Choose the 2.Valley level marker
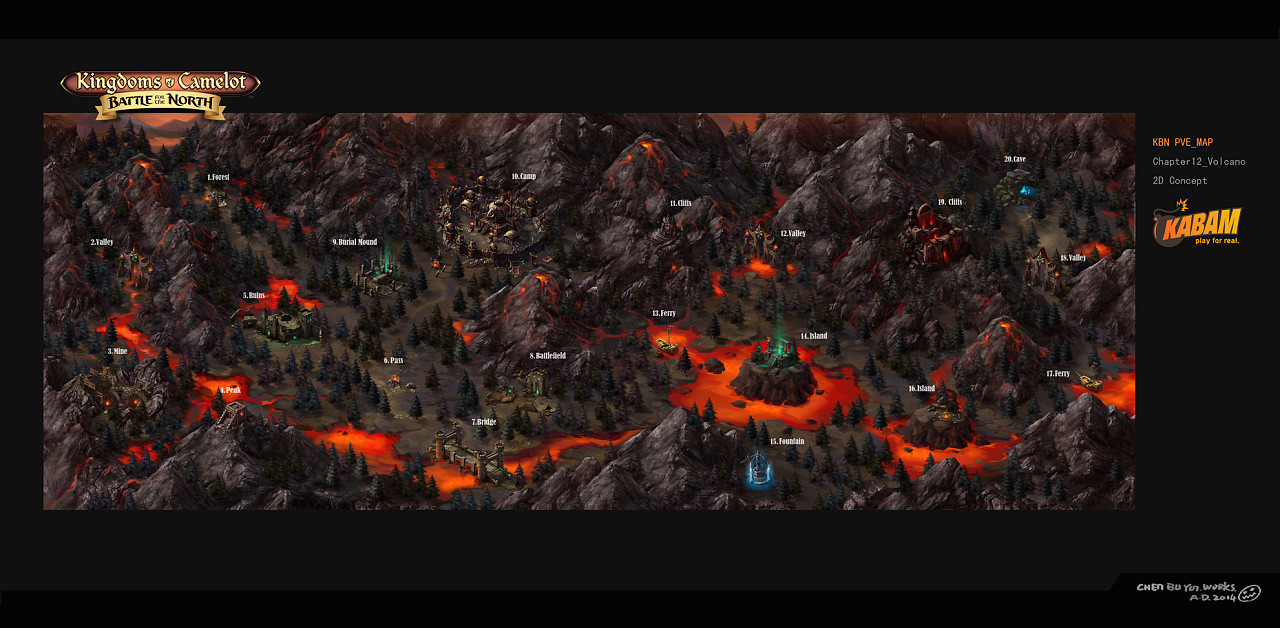The width and height of the screenshot is (1280, 628). point(102,243)
